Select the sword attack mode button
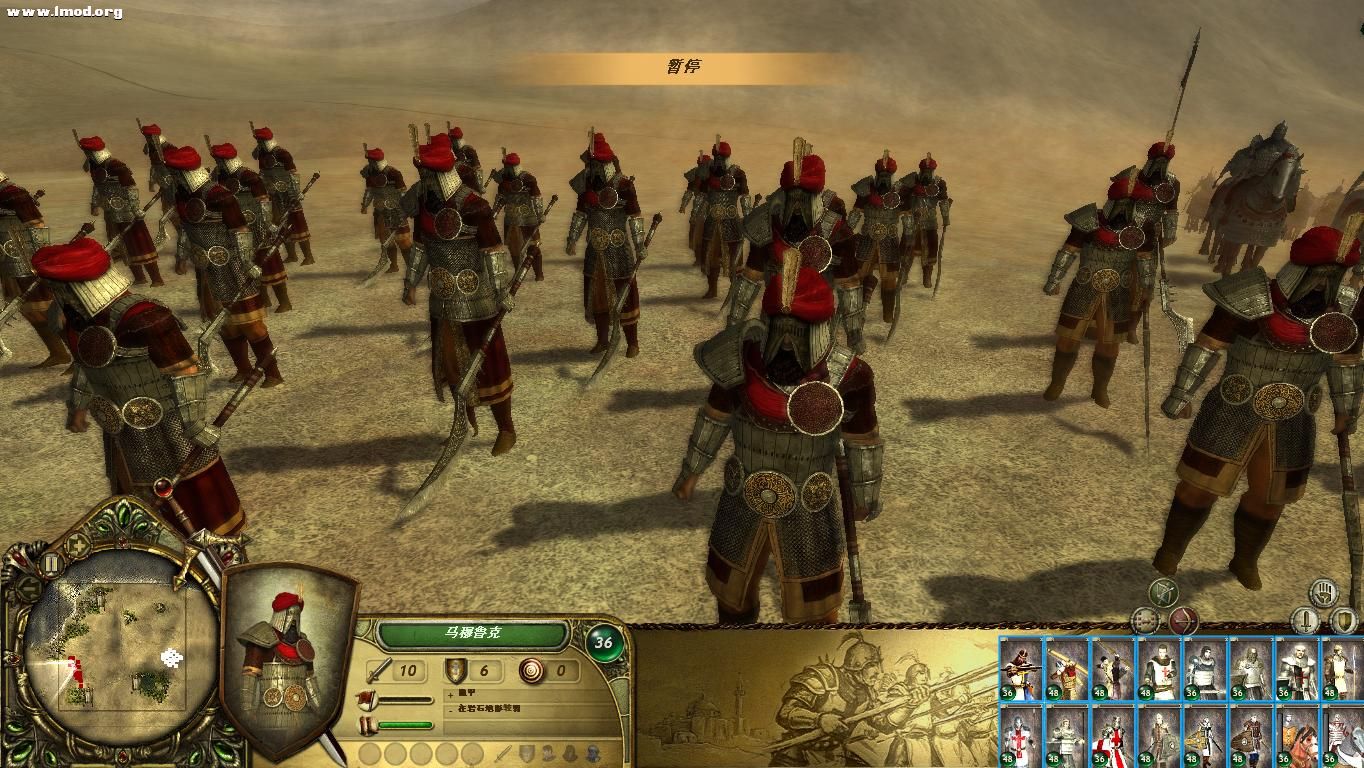1364x768 pixels. 1305,621
